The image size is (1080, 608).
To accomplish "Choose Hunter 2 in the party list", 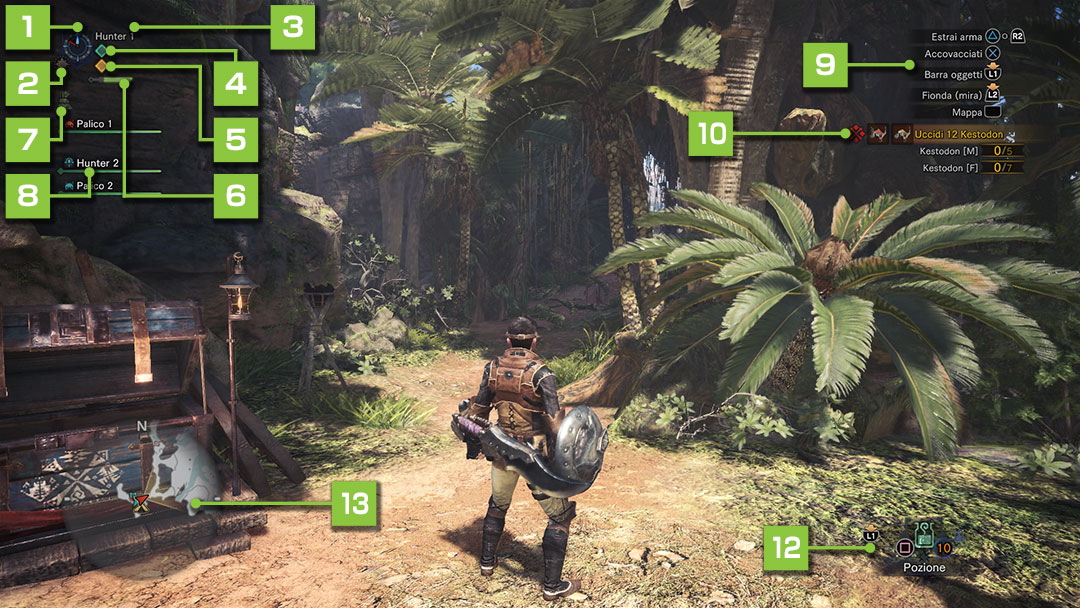I will (x=97, y=162).
